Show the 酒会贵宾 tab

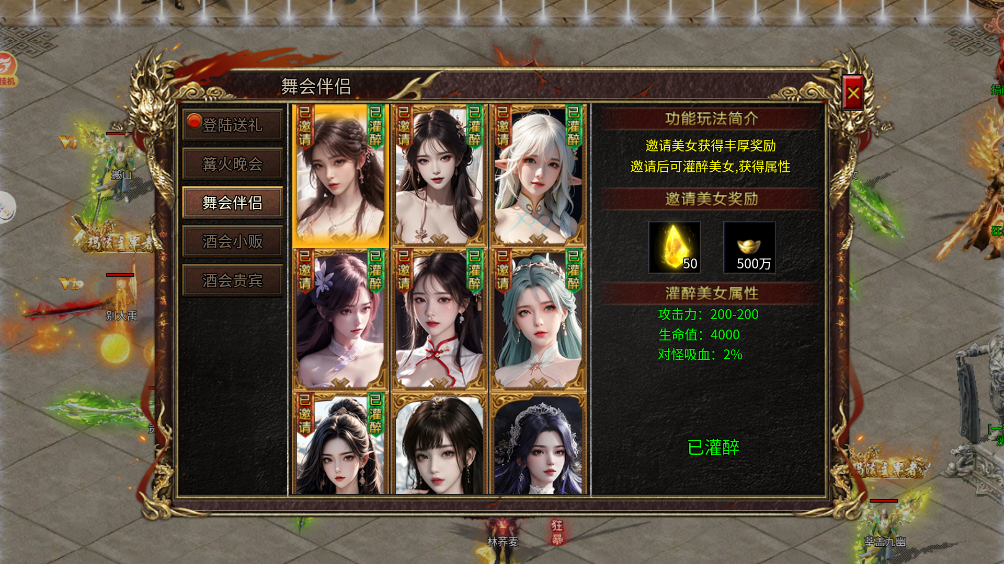(232, 280)
